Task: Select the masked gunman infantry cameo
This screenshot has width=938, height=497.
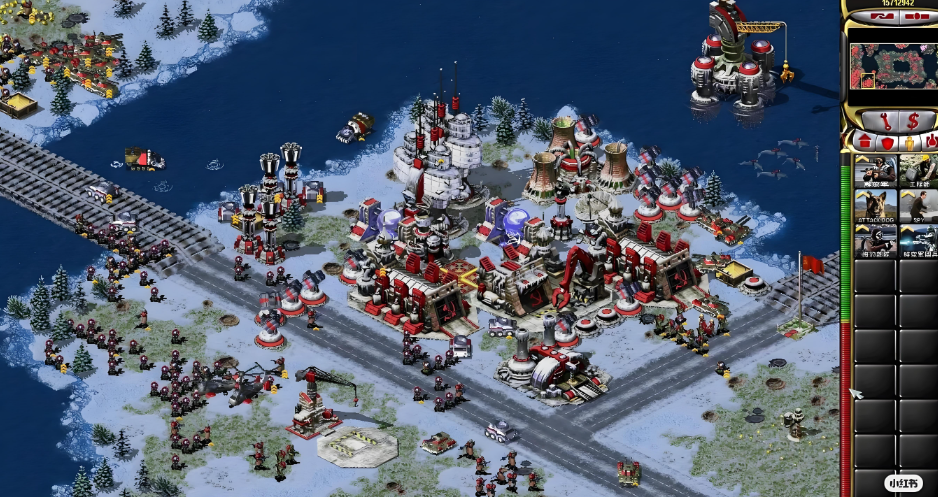Action: [x=875, y=241]
